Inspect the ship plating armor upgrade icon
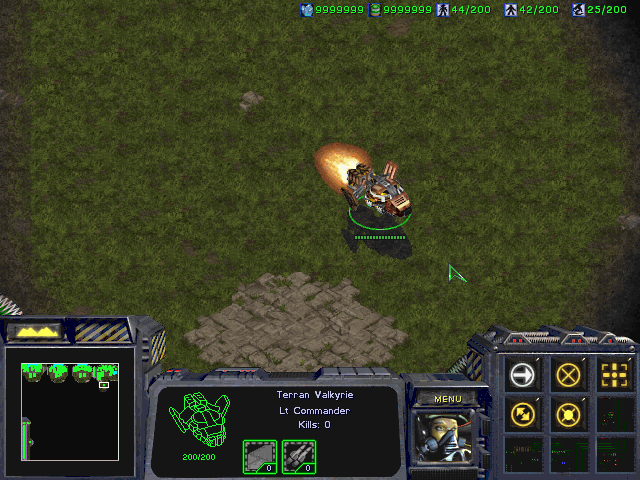Image resolution: width=640 pixels, height=480 pixels. [260, 457]
